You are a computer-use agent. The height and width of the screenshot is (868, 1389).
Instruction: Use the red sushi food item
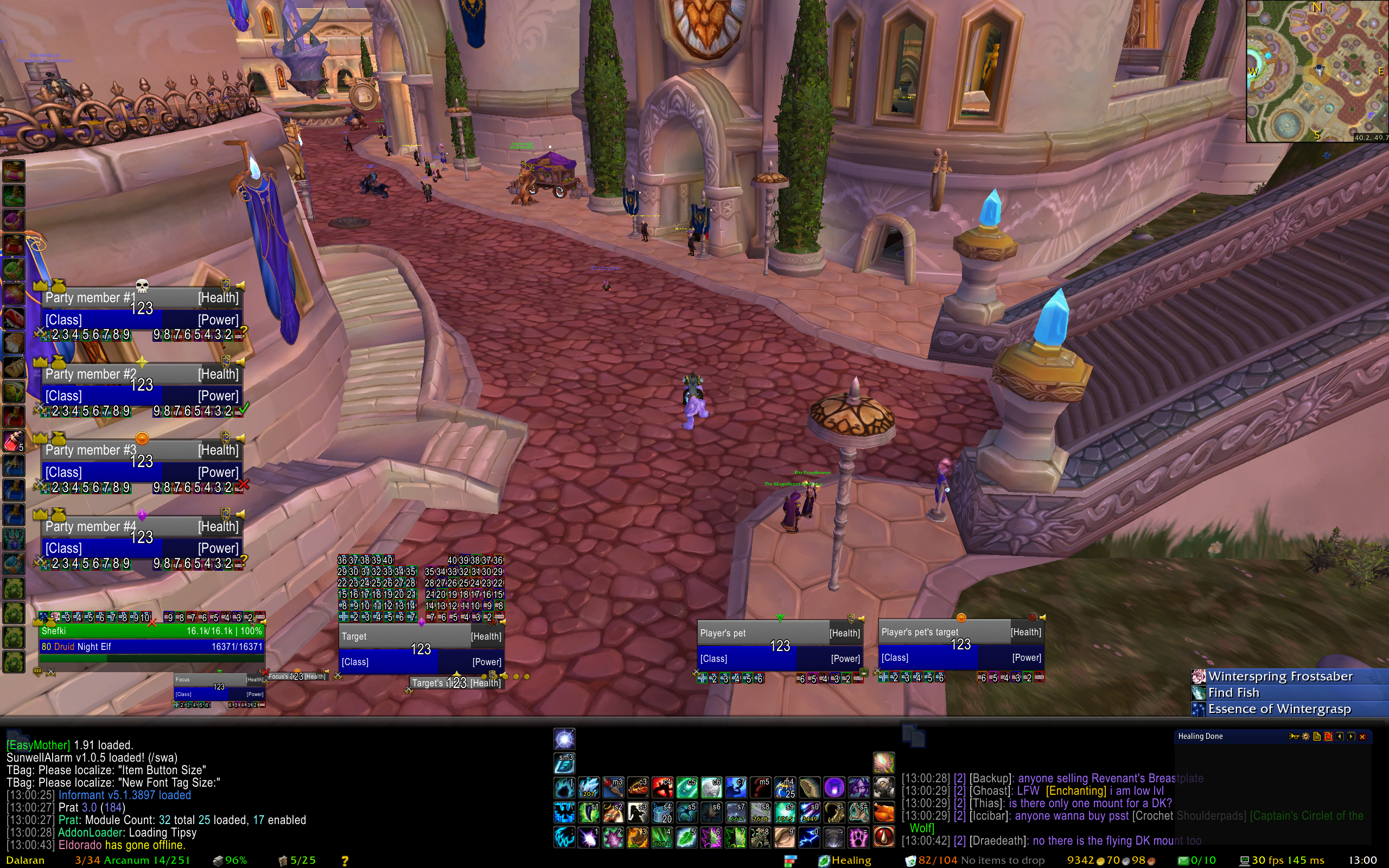14,317
